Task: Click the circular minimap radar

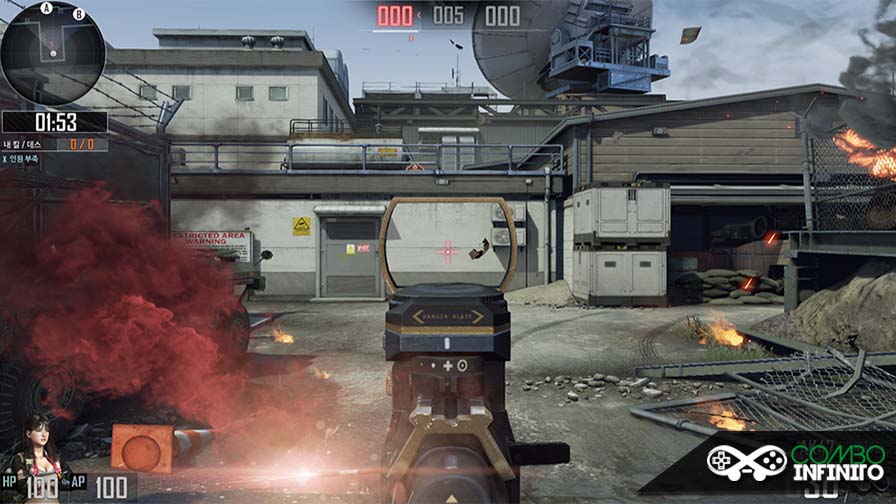Action: tap(52, 54)
